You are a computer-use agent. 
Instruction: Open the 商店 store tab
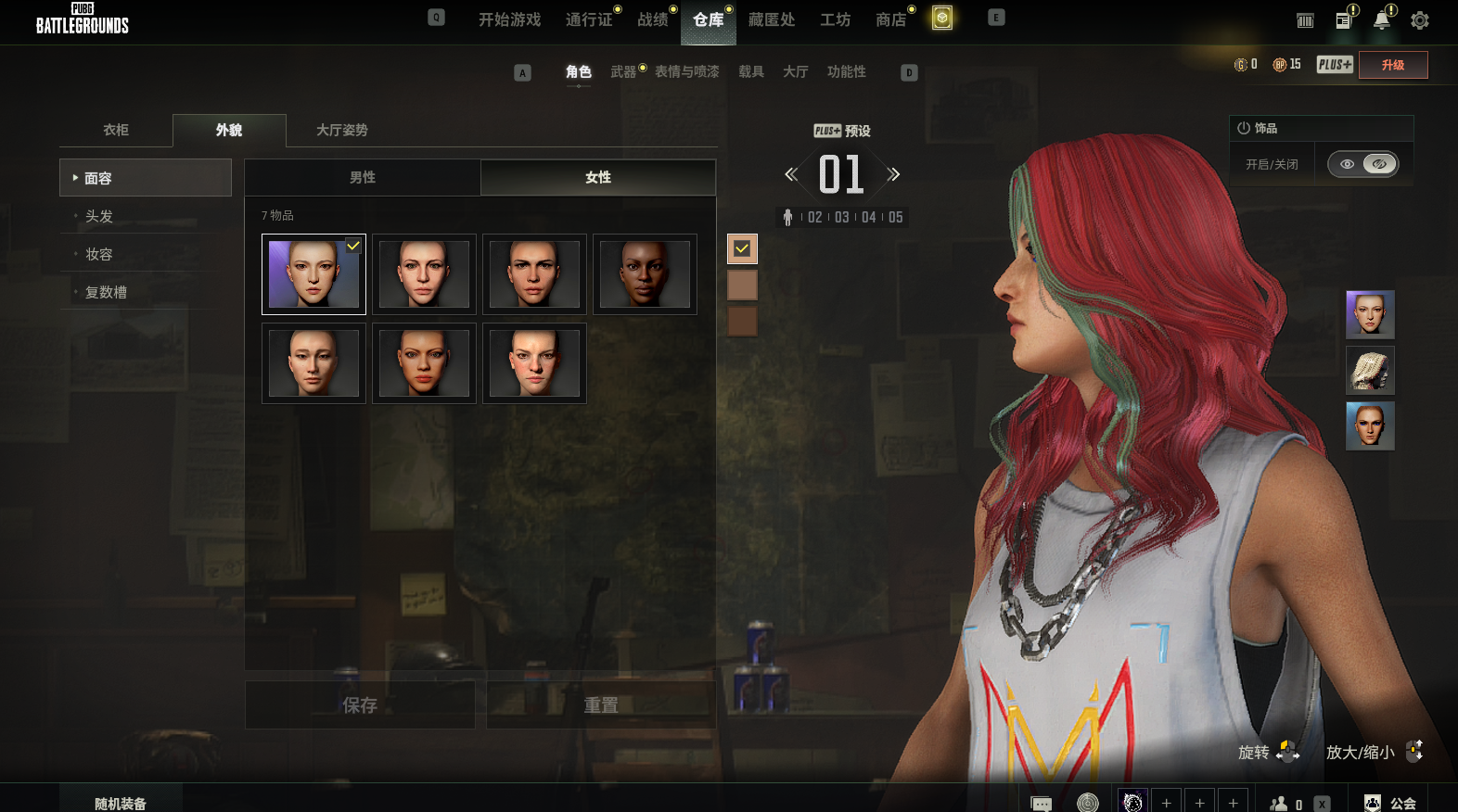point(890,19)
